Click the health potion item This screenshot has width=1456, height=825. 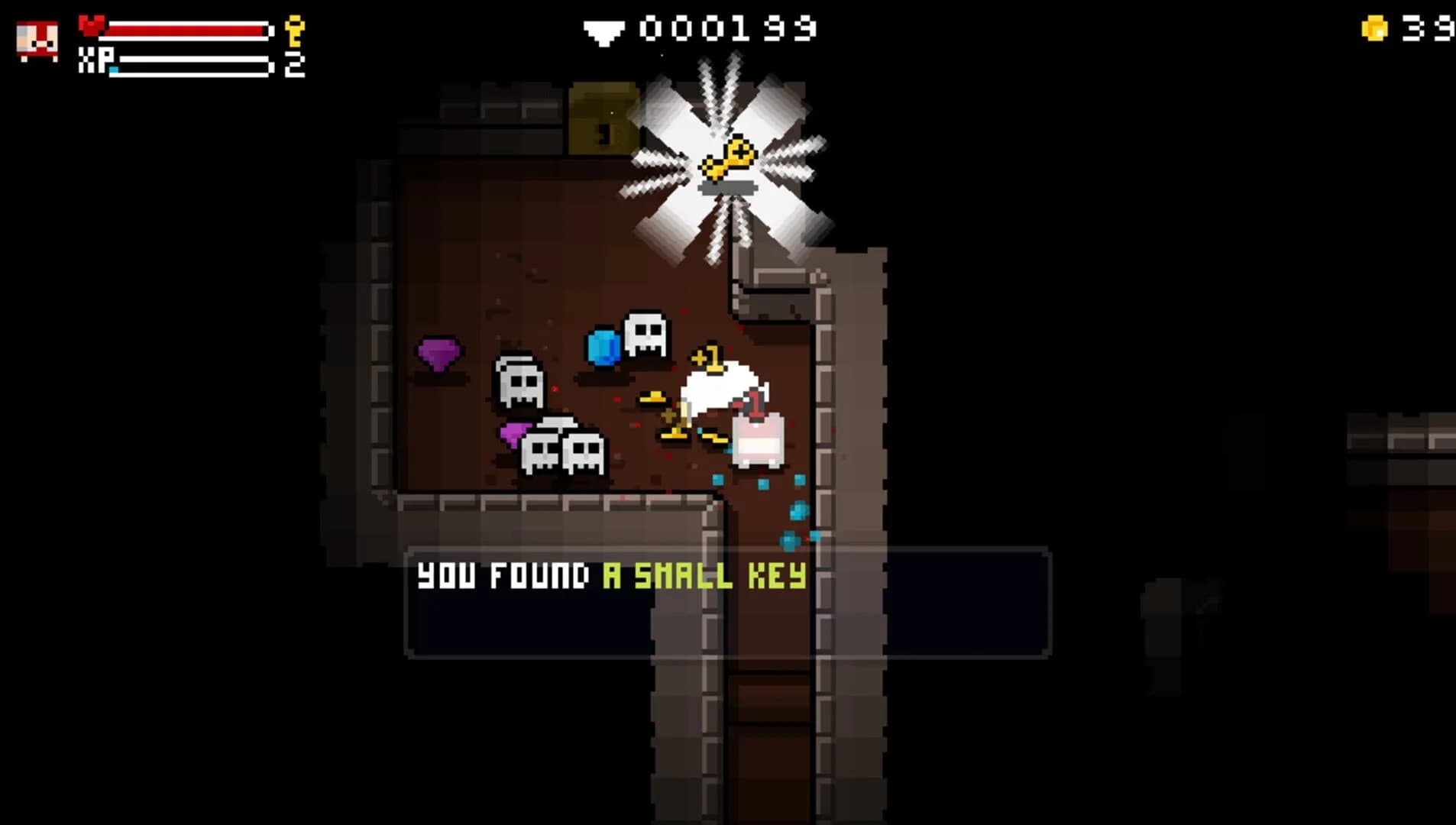click(x=758, y=438)
